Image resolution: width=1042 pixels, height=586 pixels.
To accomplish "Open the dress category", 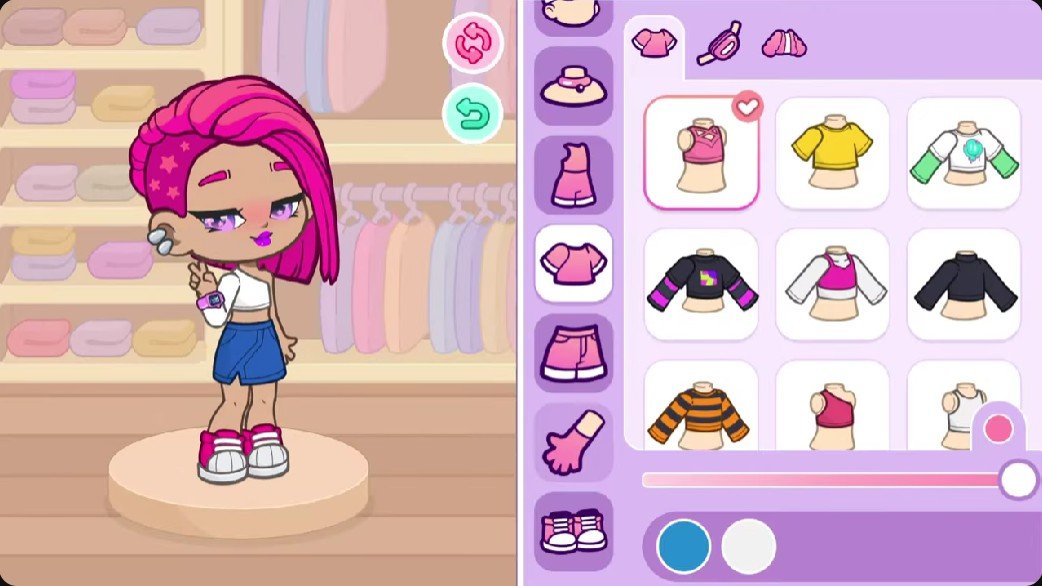I will 574,174.
